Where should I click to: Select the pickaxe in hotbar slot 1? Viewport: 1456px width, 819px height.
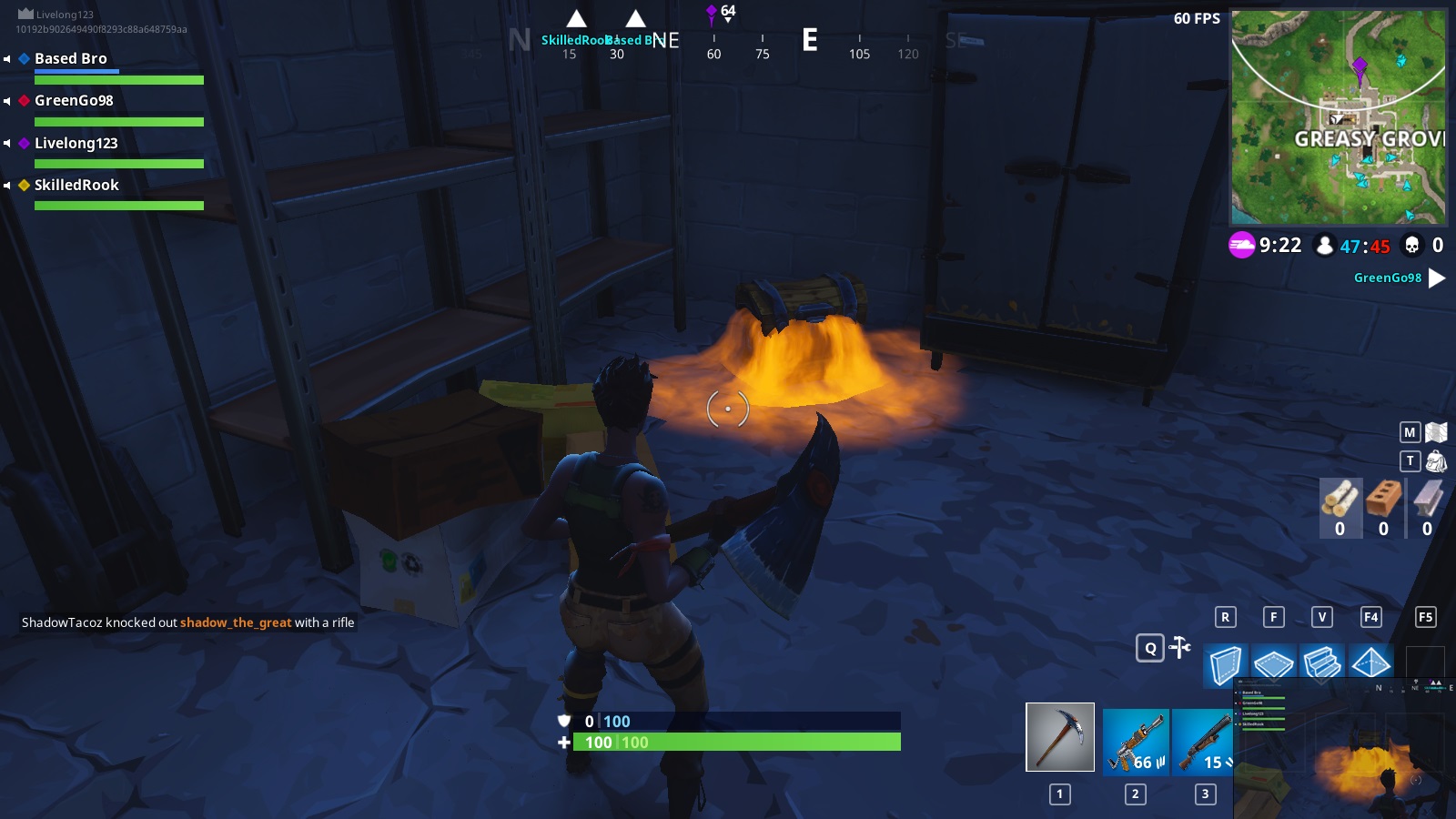tap(1058, 737)
